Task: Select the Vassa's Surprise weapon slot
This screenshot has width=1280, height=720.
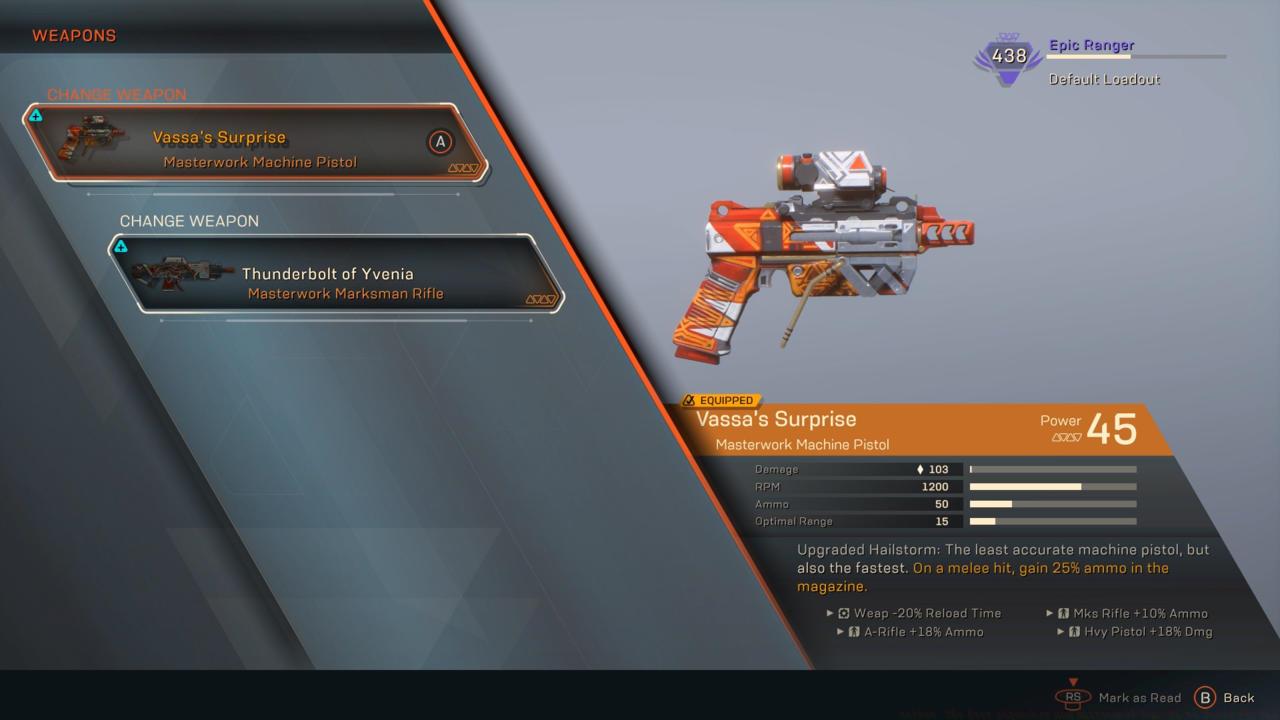Action: pyautogui.click(x=255, y=144)
